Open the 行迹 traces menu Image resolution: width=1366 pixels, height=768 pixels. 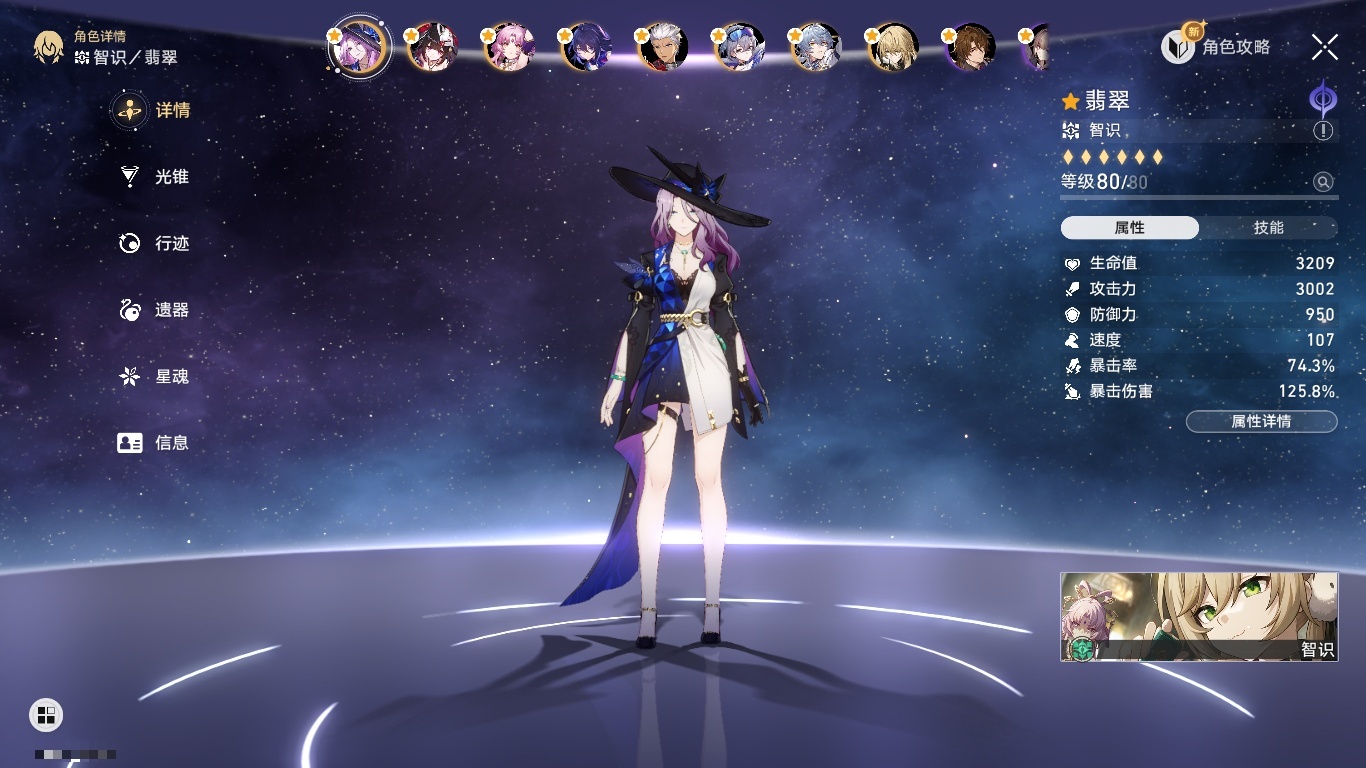pos(155,243)
